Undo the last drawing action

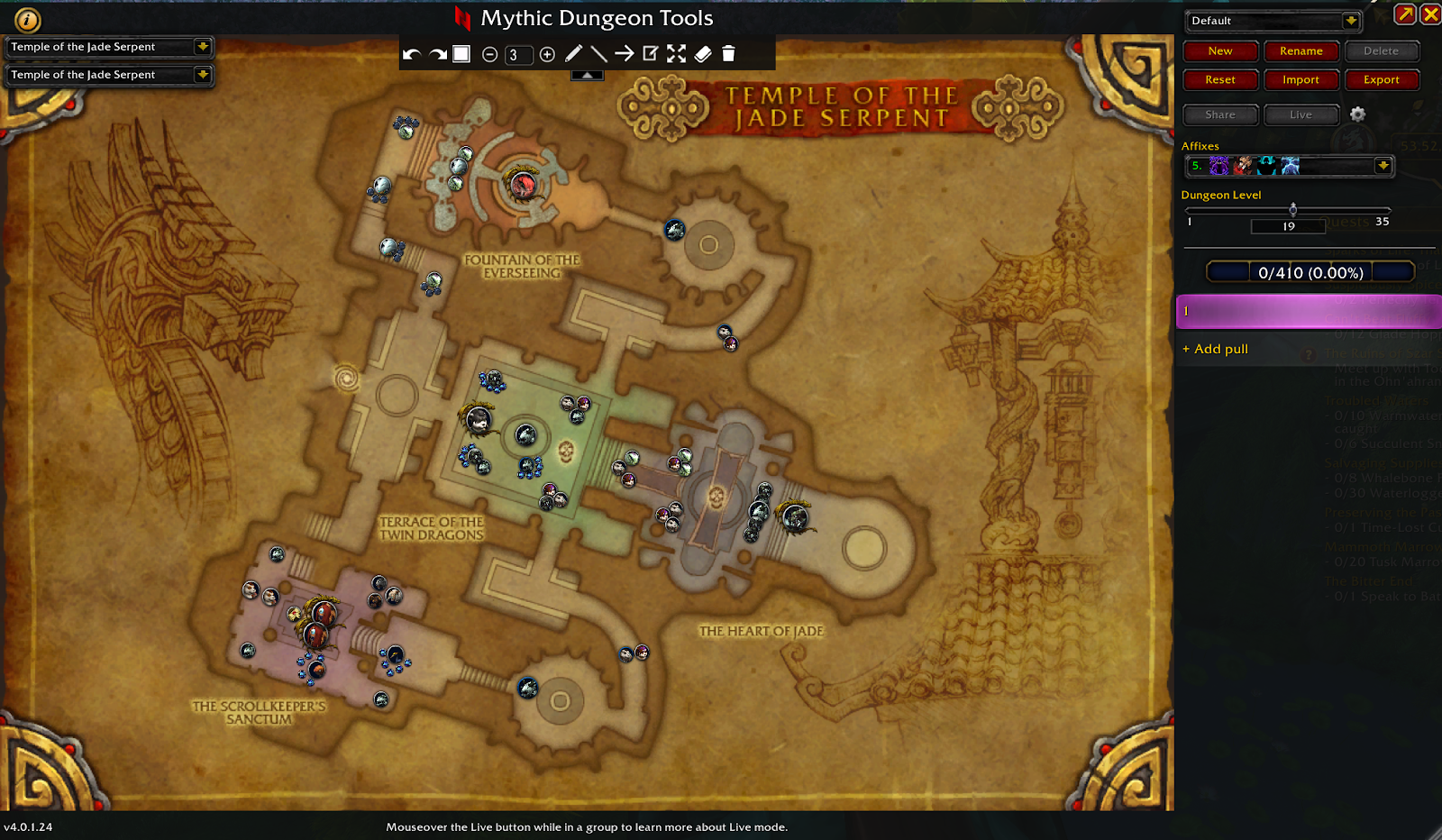coord(412,55)
